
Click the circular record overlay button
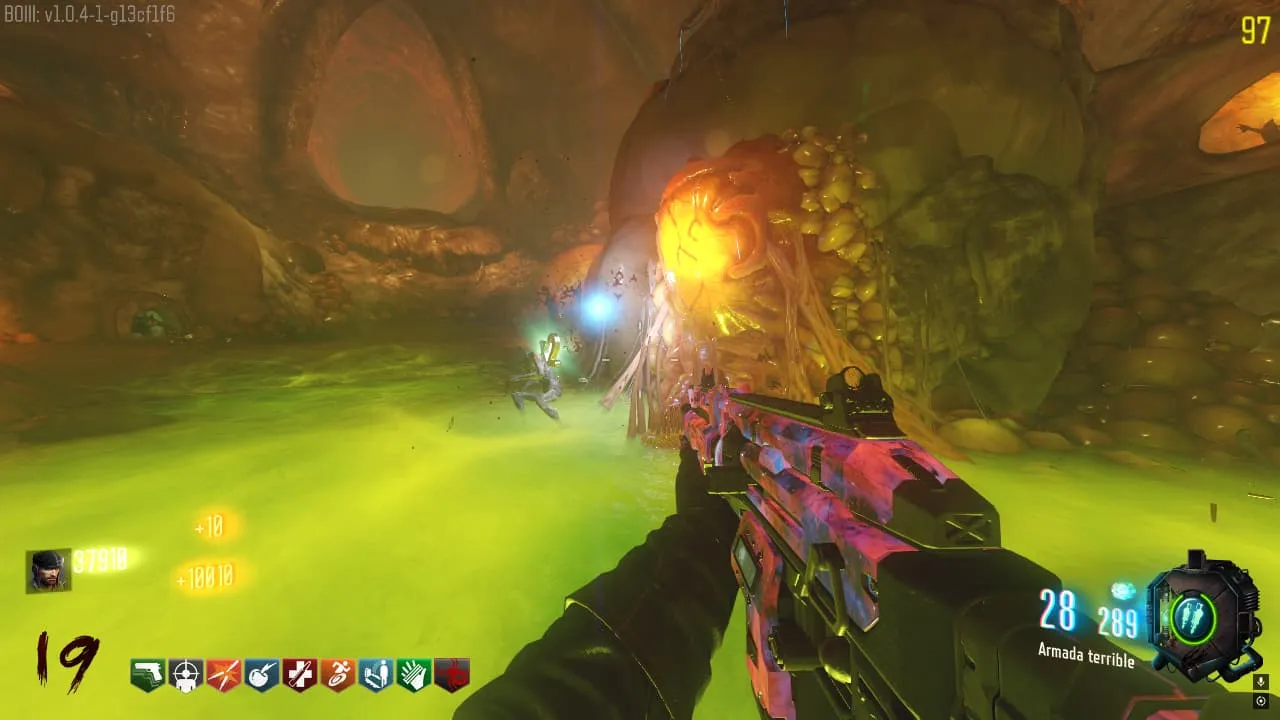(1260, 701)
